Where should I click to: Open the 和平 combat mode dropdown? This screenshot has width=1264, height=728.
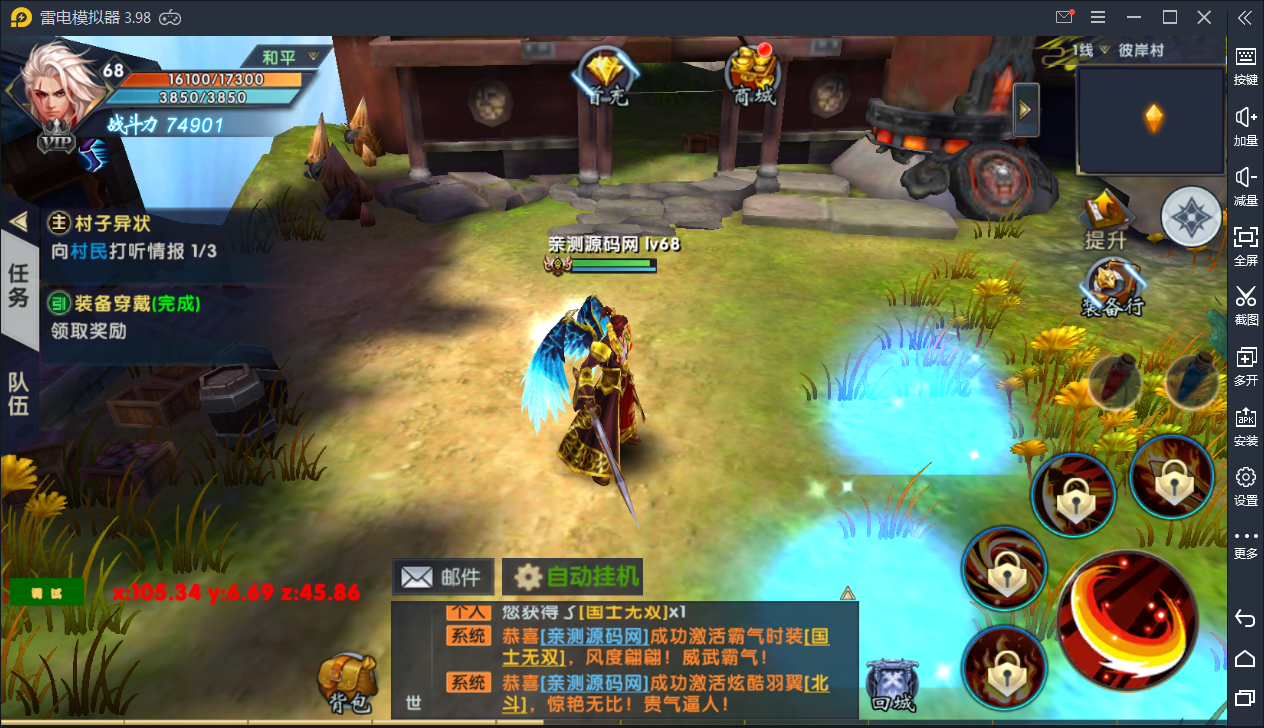[x=290, y=56]
